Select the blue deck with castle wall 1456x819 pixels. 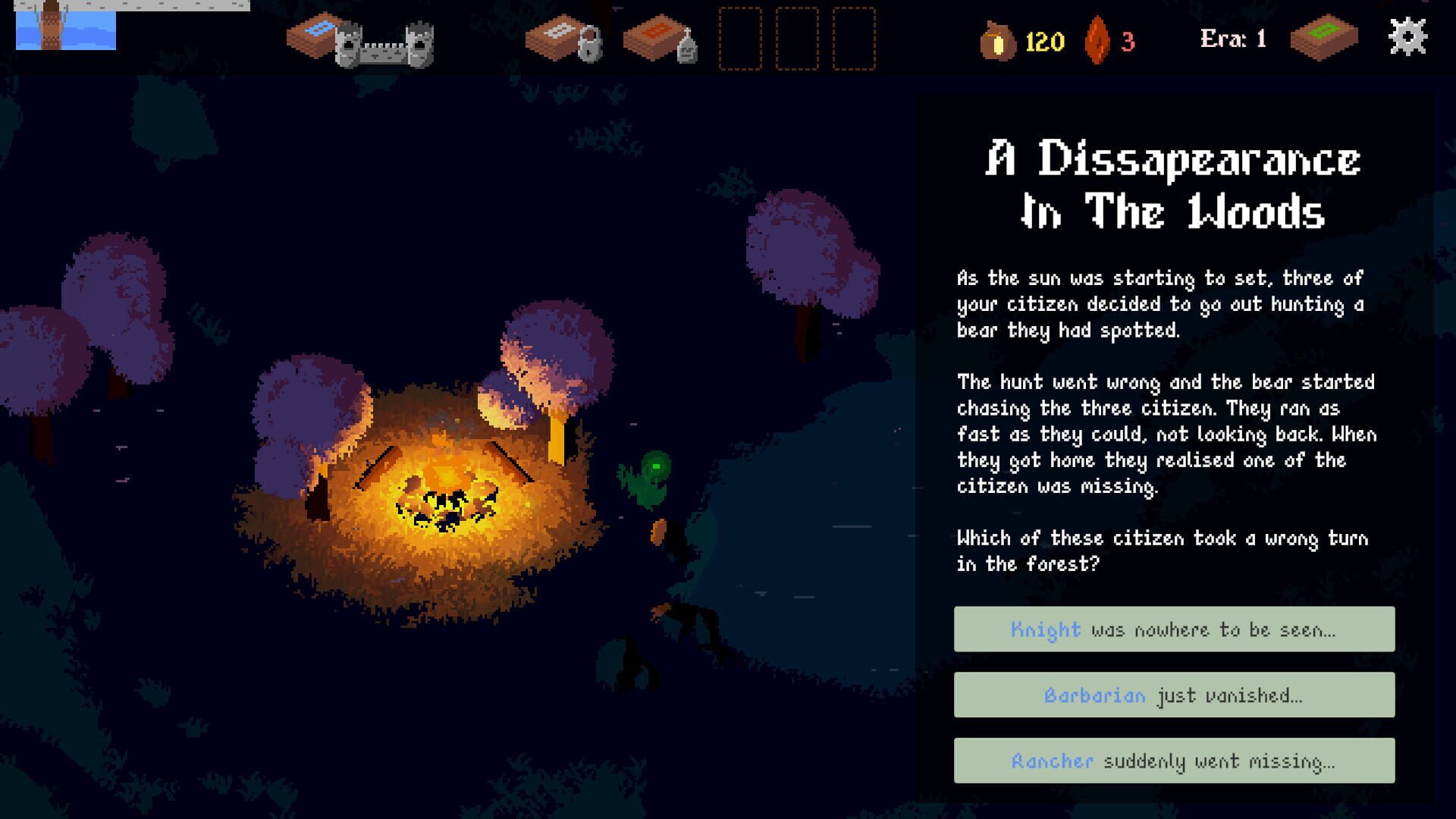358,39
